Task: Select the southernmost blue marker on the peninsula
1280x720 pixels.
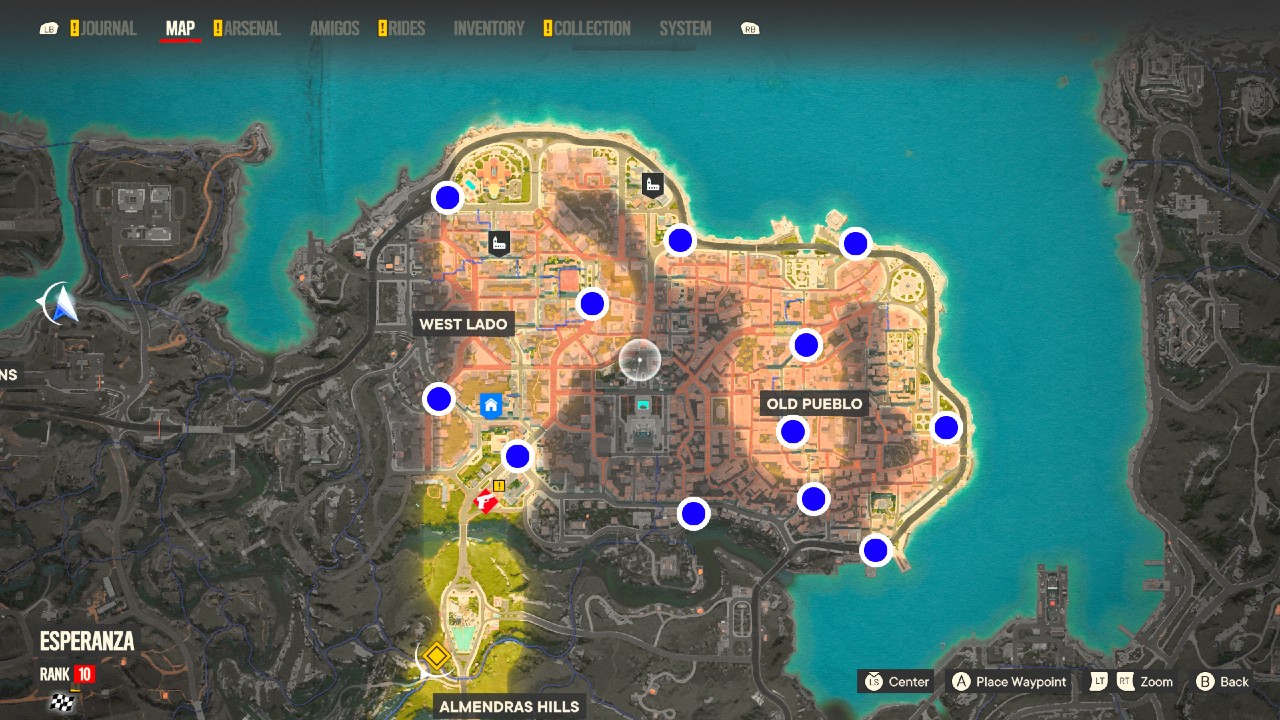Action: pyautogui.click(x=874, y=550)
